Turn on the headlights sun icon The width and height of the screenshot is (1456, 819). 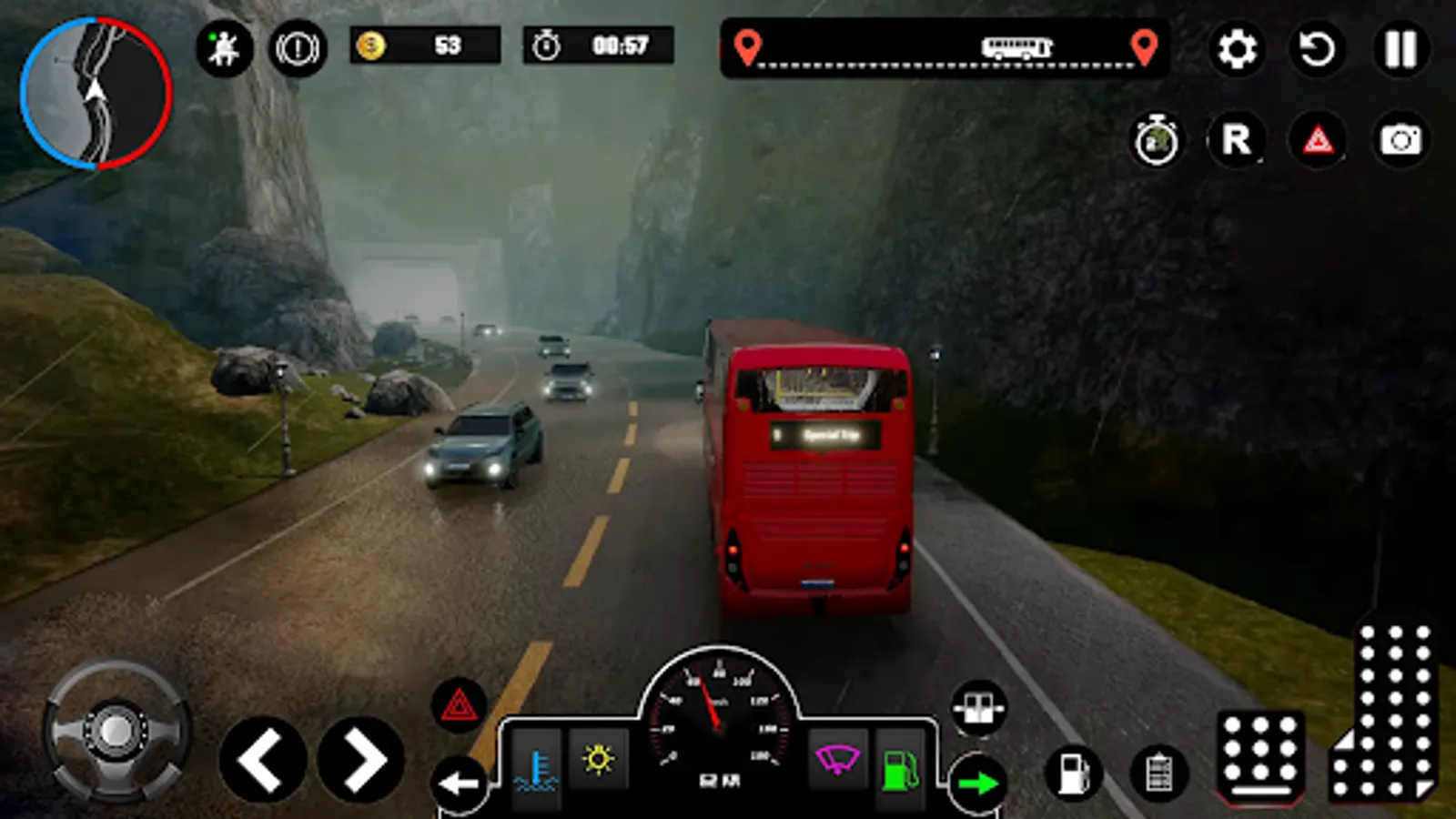click(x=598, y=759)
